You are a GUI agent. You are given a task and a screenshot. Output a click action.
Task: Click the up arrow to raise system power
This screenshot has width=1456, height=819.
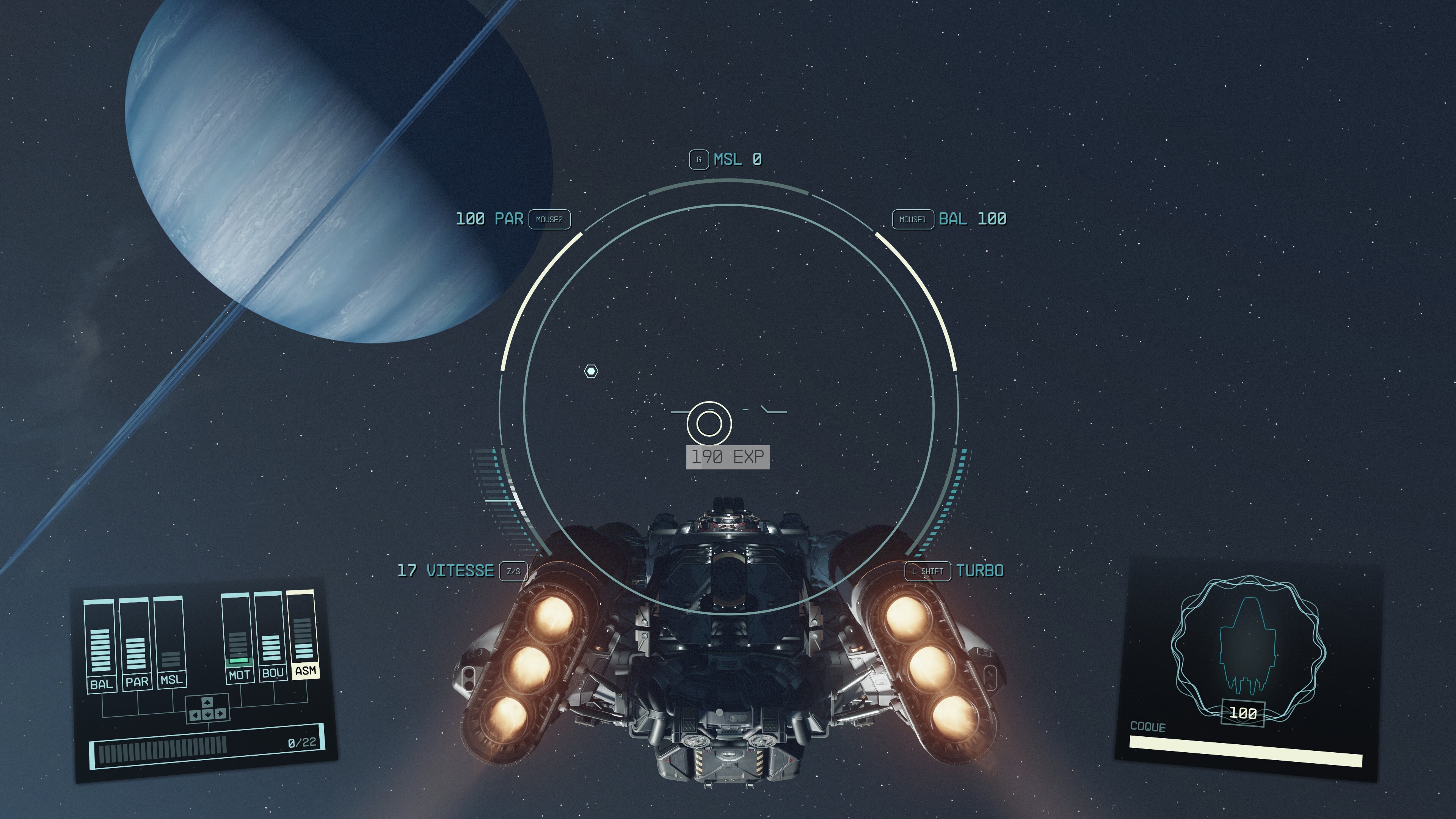point(207,703)
